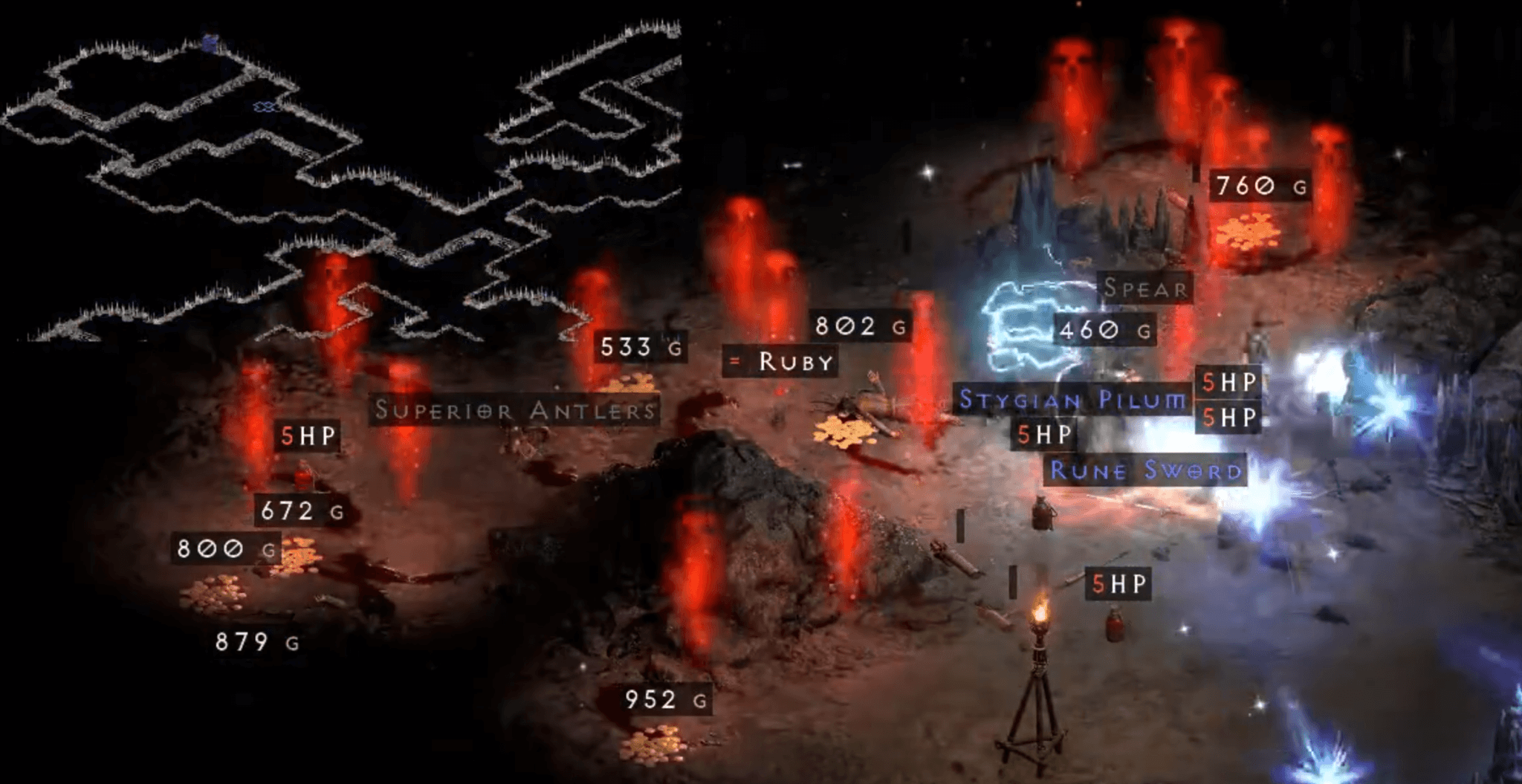
Task: Collect the 952 G gold pile
Action: pyautogui.click(x=658, y=700)
